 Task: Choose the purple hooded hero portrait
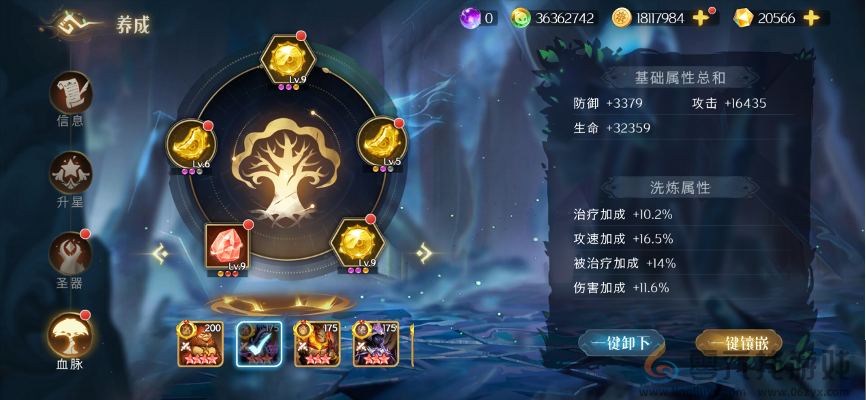coord(375,344)
